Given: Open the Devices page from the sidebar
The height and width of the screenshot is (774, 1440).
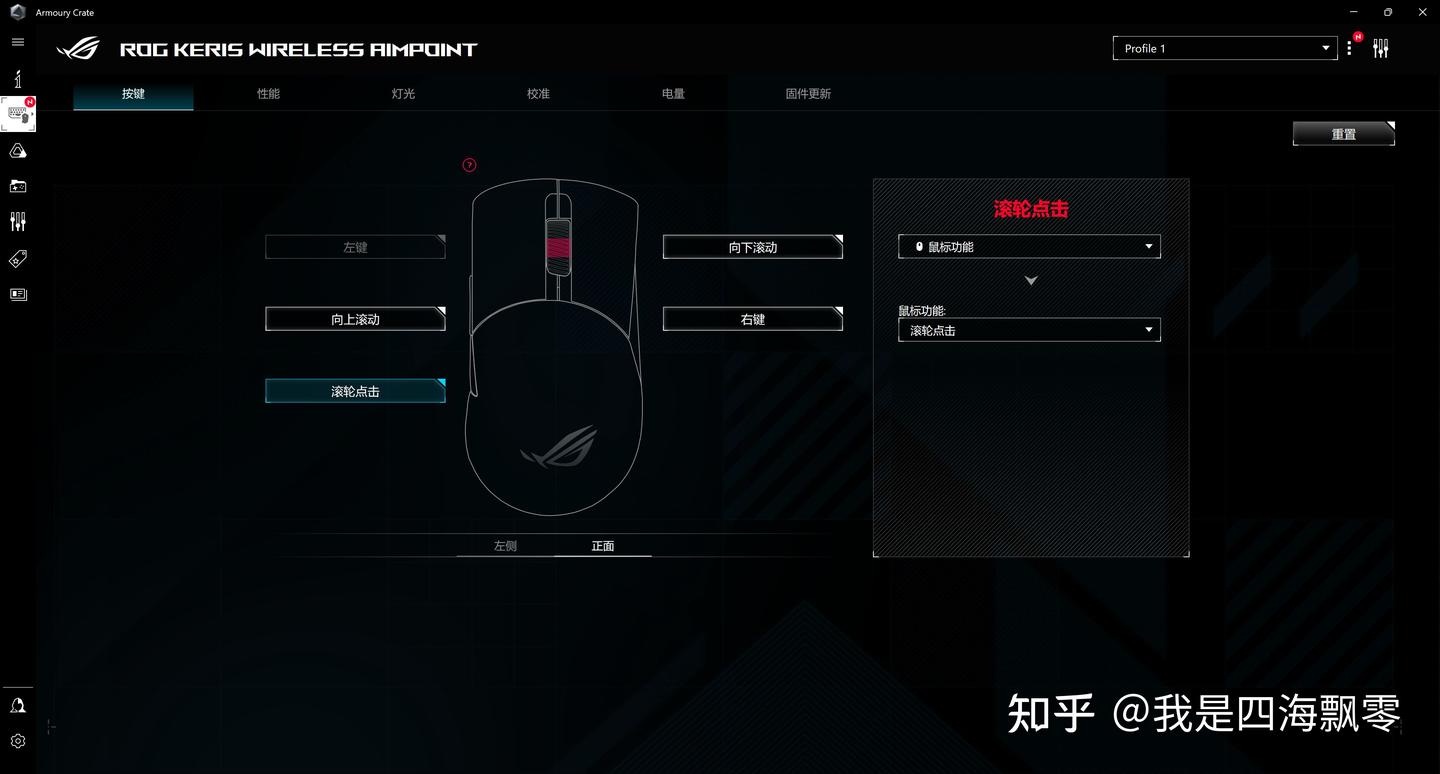Looking at the screenshot, I should click(x=18, y=114).
